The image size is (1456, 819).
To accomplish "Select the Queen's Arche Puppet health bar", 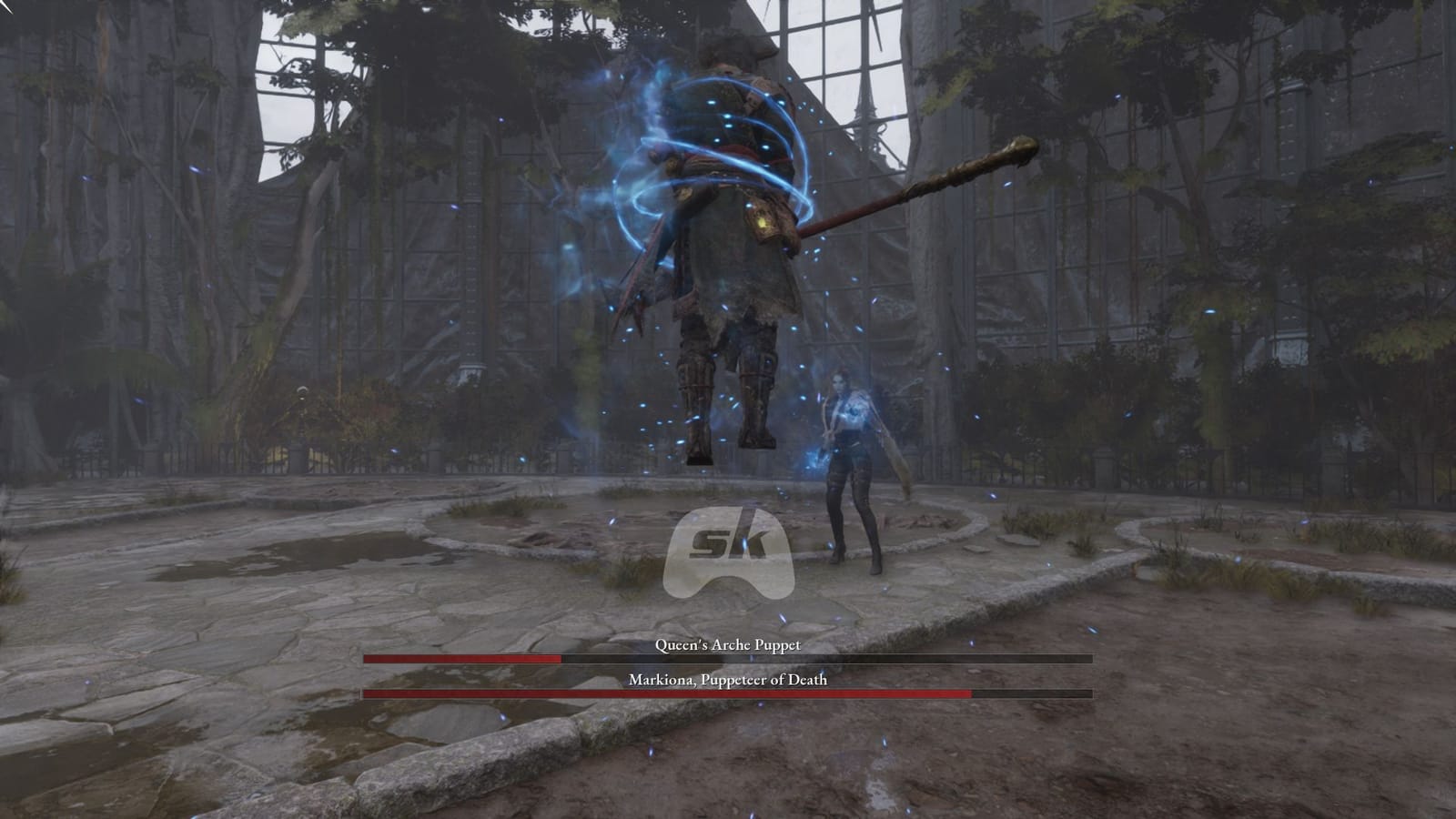I will pyautogui.click(x=637, y=658).
